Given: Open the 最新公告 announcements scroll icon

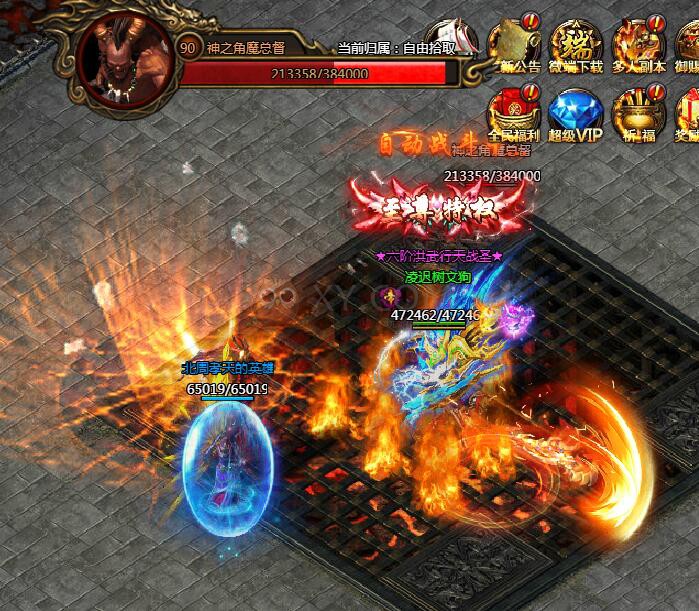Looking at the screenshot, I should pos(518,45).
